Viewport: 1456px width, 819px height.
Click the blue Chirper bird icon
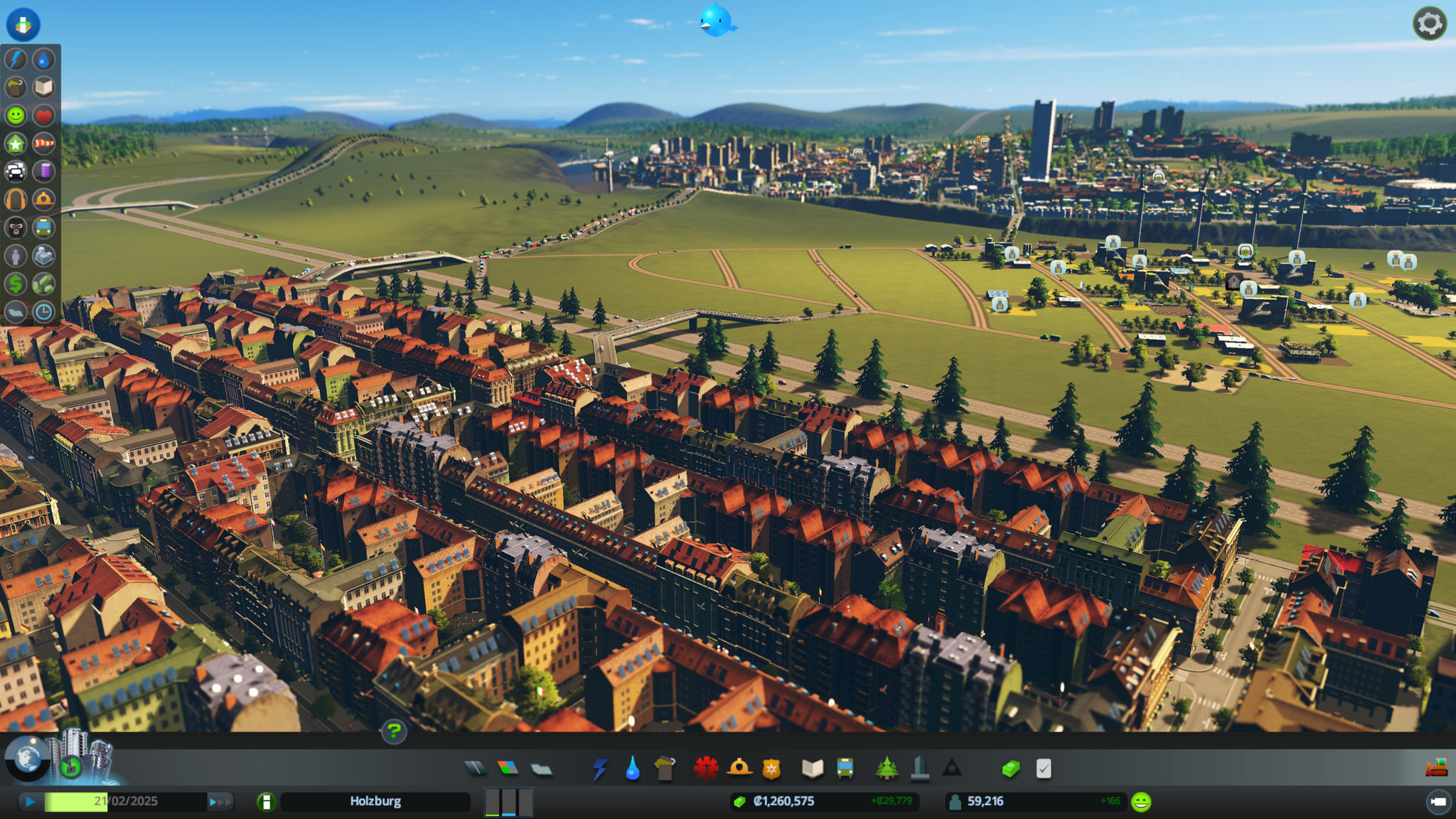pyautogui.click(x=717, y=21)
